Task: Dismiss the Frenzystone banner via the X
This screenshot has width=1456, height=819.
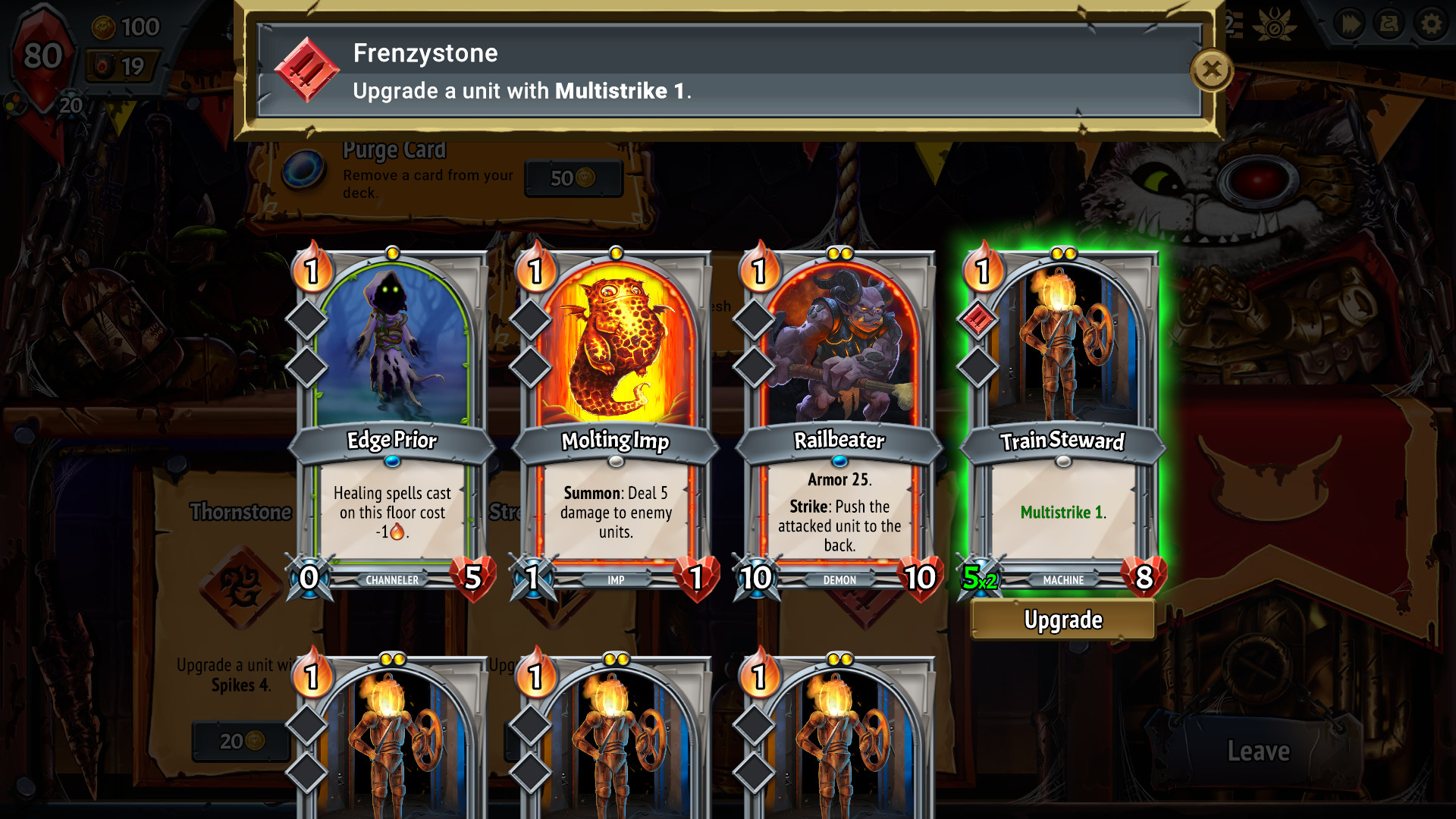Action: tap(1211, 69)
